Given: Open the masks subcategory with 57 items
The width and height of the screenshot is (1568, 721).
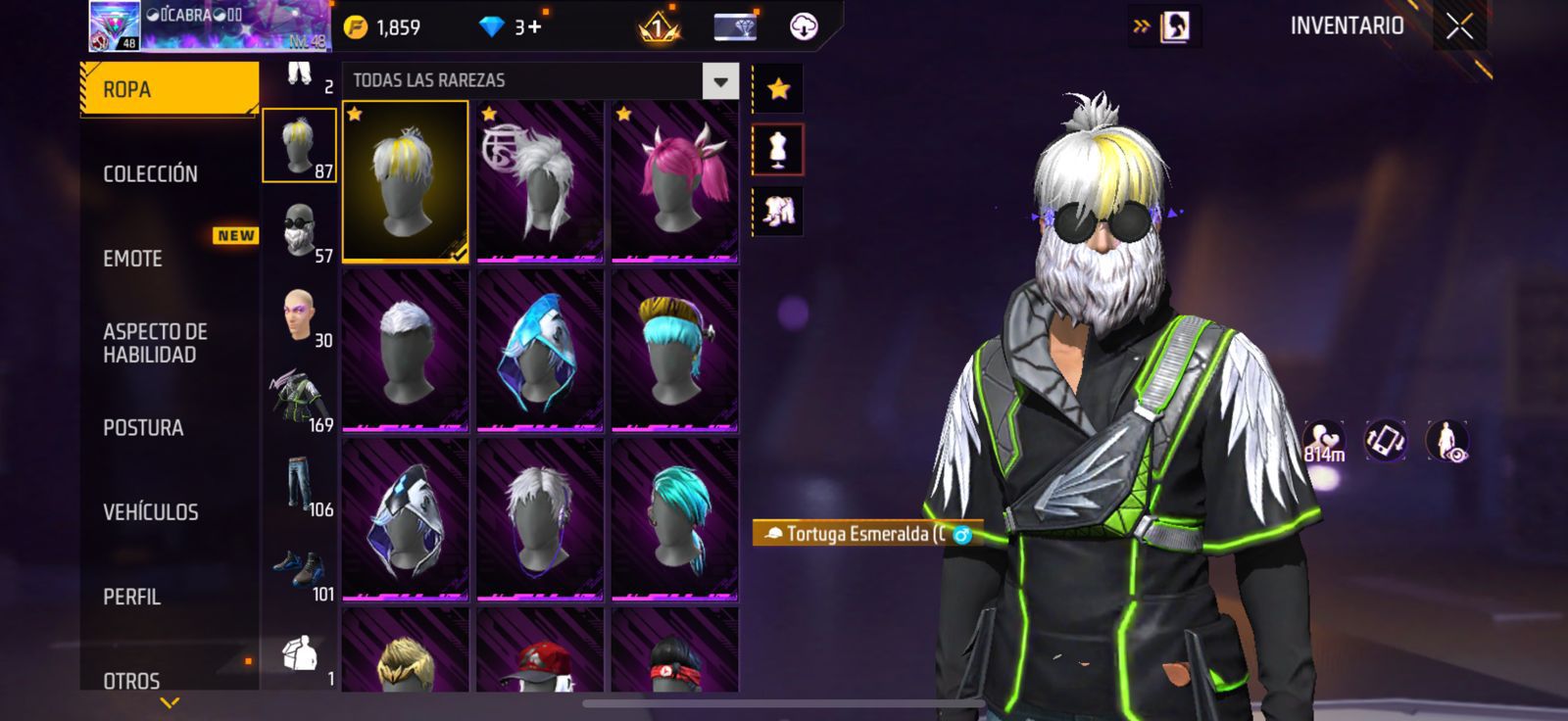Looking at the screenshot, I should click(300, 231).
